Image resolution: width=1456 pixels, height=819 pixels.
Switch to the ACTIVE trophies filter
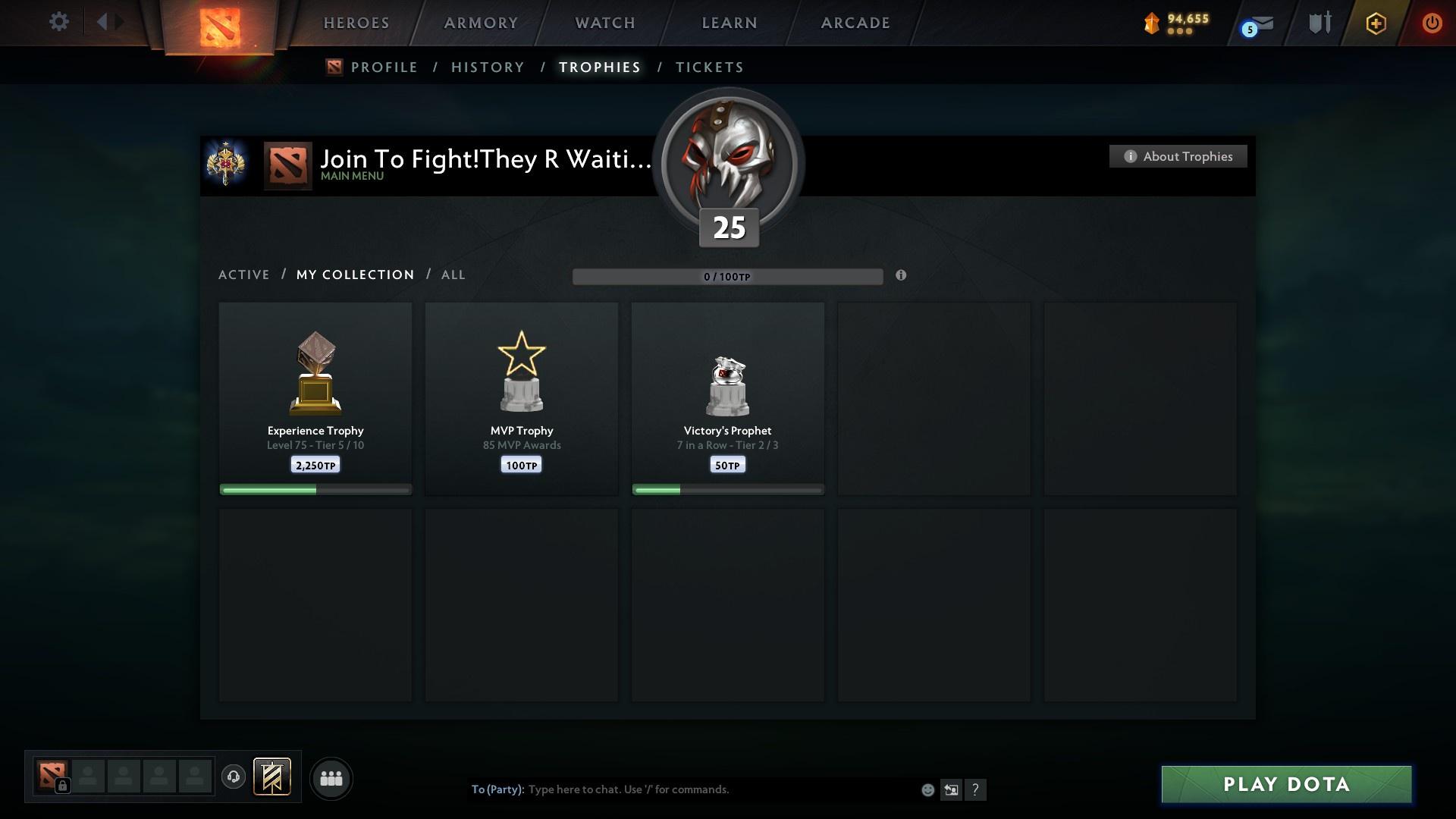tap(244, 275)
